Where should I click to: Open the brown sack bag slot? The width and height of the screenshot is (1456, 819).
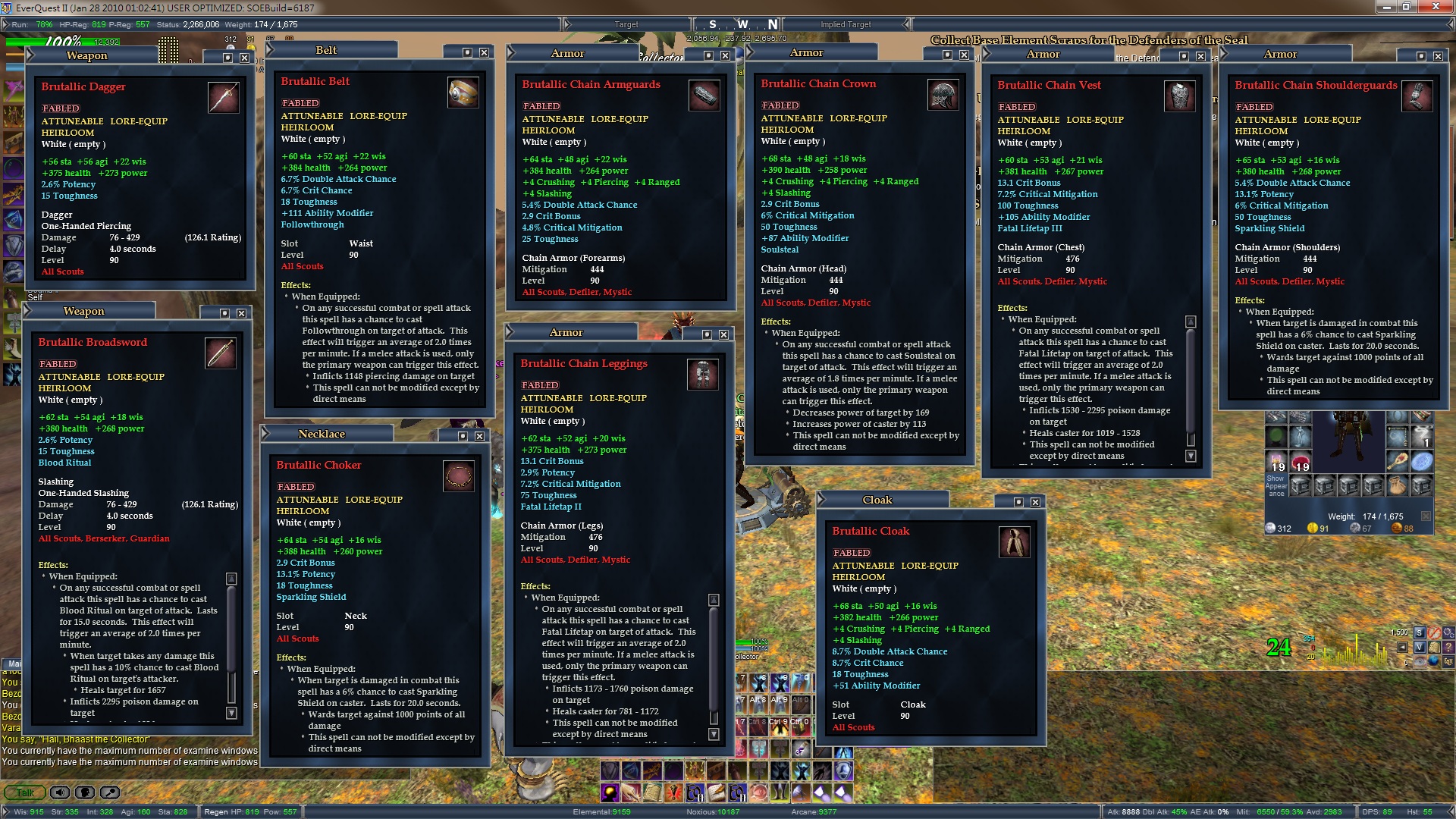click(1398, 485)
